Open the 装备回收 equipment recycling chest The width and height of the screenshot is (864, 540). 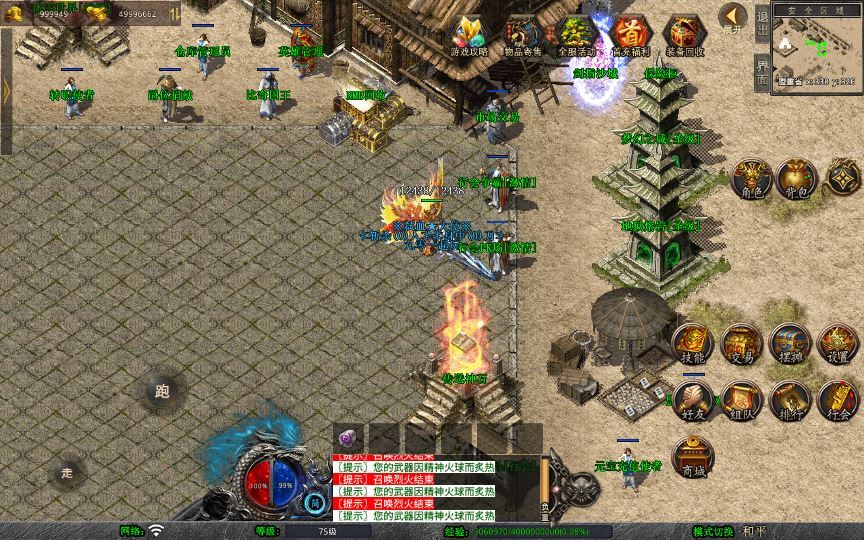(x=685, y=35)
